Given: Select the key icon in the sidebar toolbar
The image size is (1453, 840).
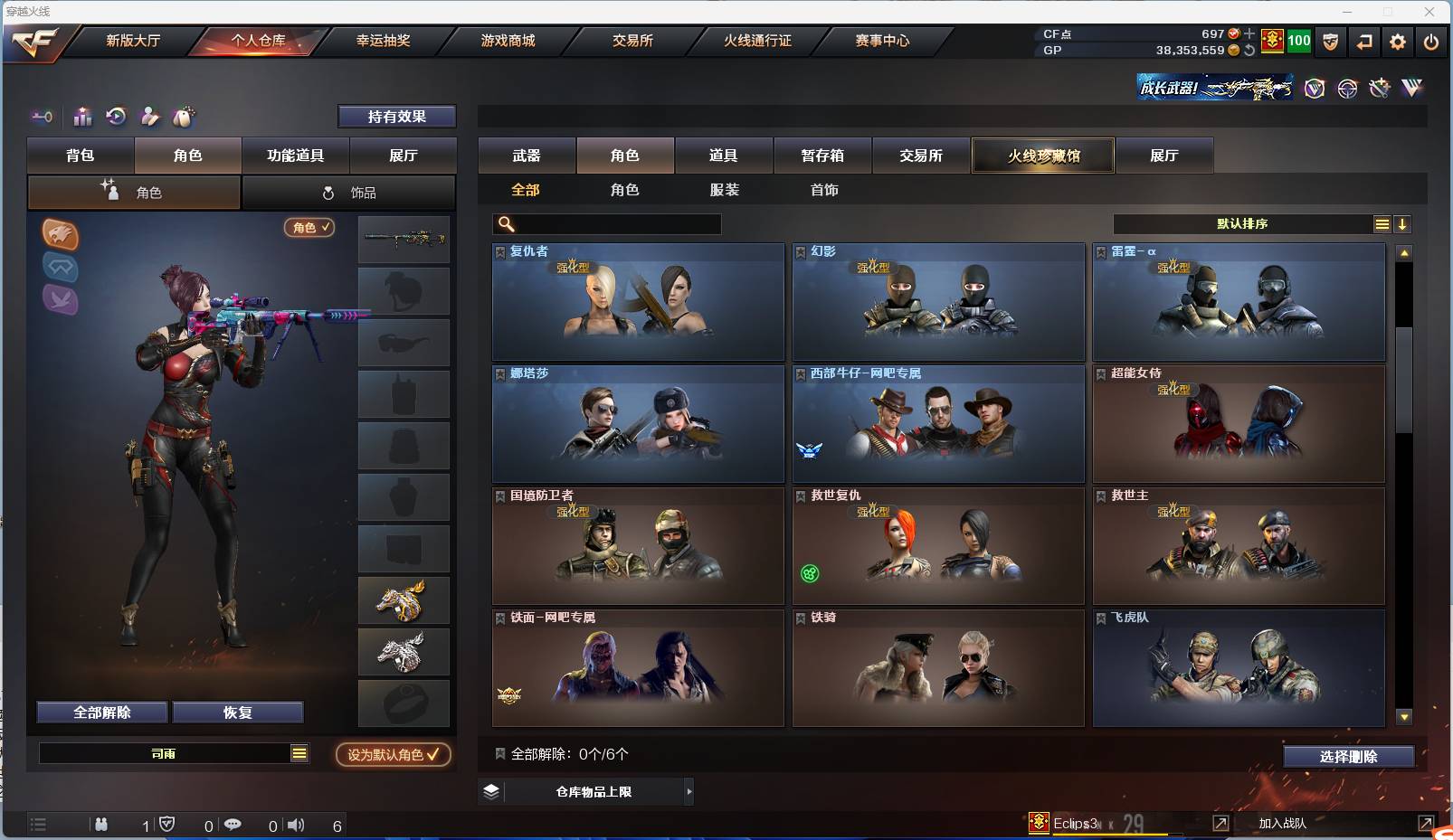Looking at the screenshot, I should [x=42, y=117].
